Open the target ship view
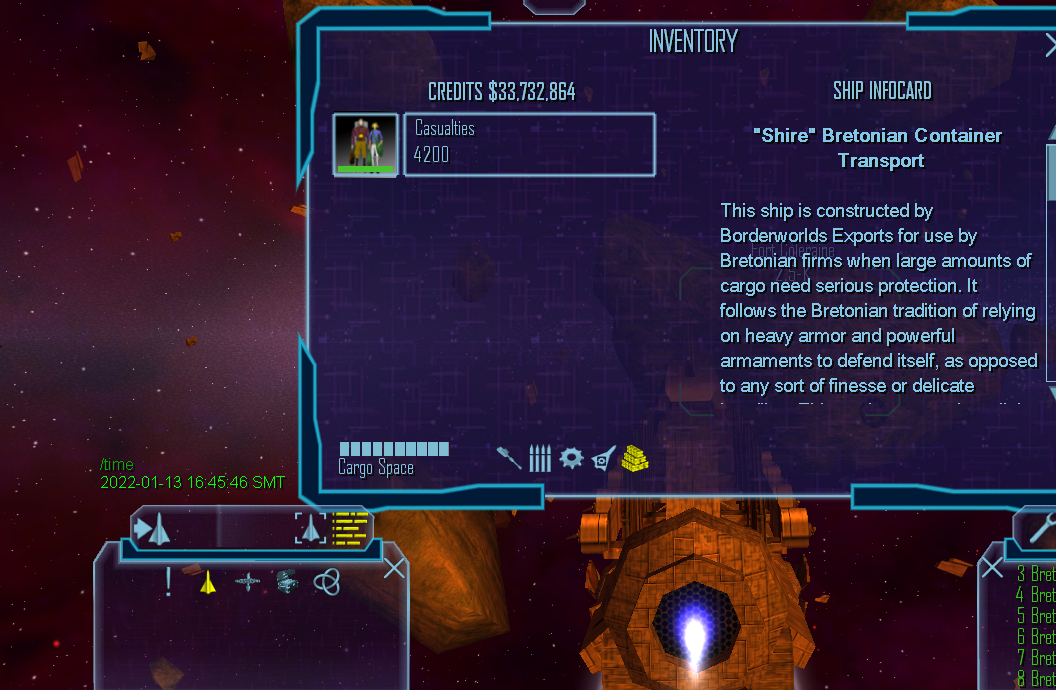Viewport: 1056px width, 690px height. click(311, 527)
